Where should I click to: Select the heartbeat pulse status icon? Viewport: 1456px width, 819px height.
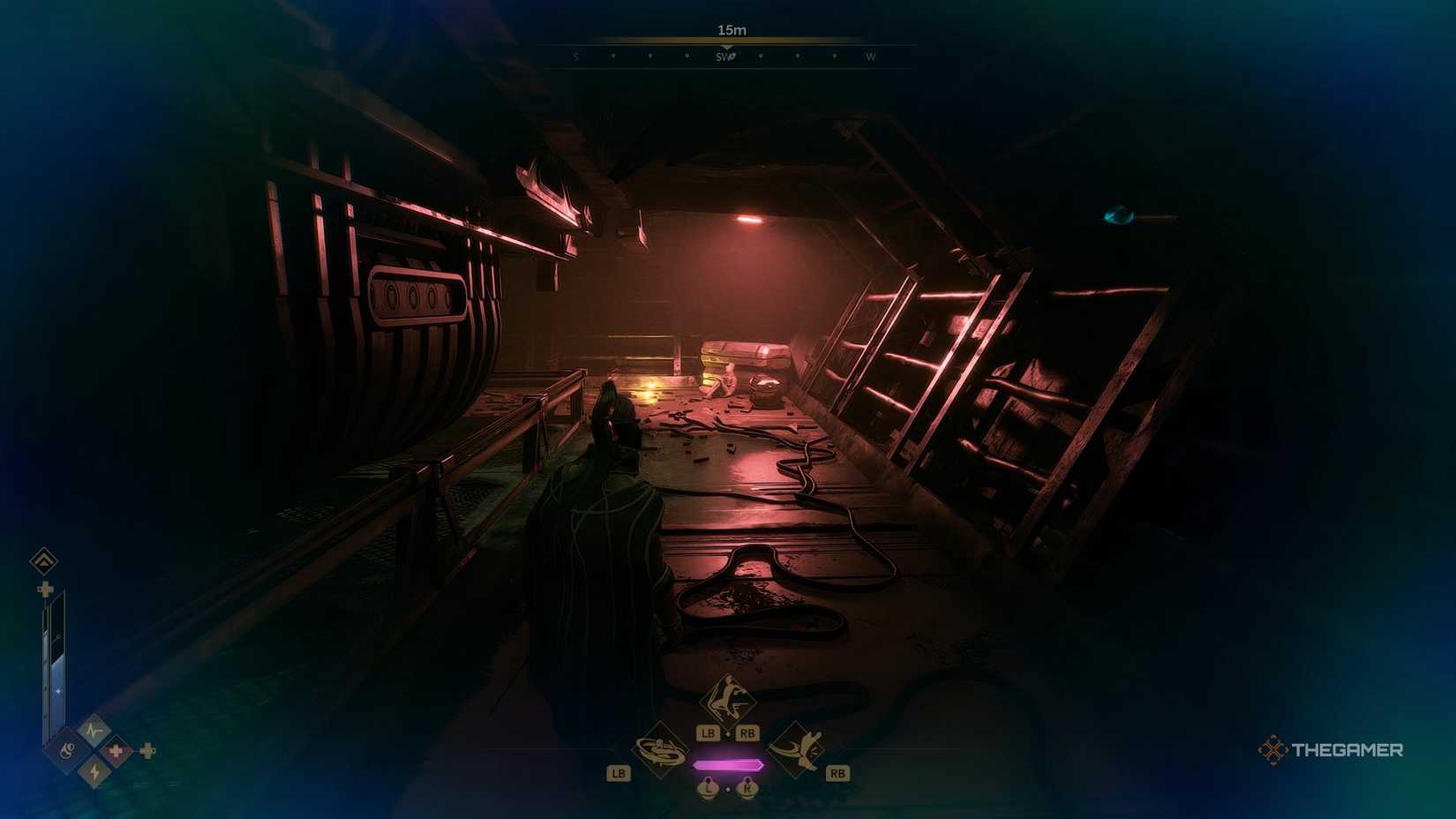(94, 729)
